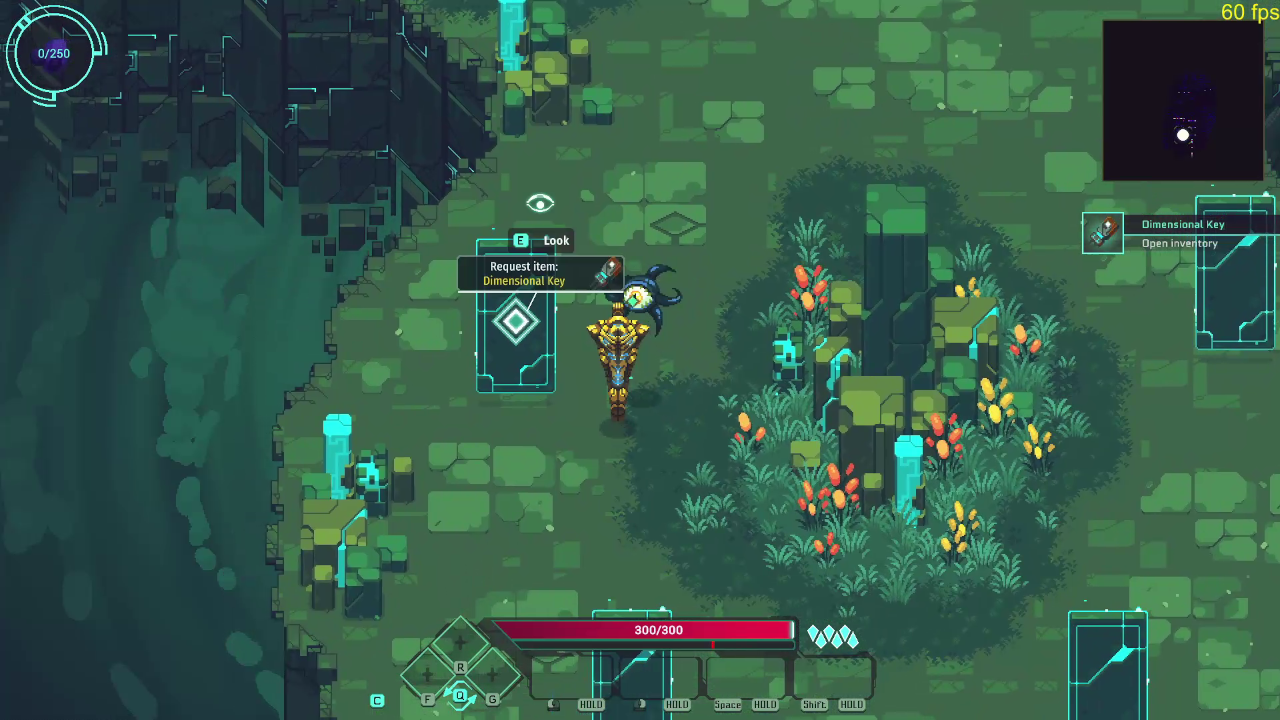Click the E key prompt next to Look
The image size is (1280, 720).
coord(520,240)
